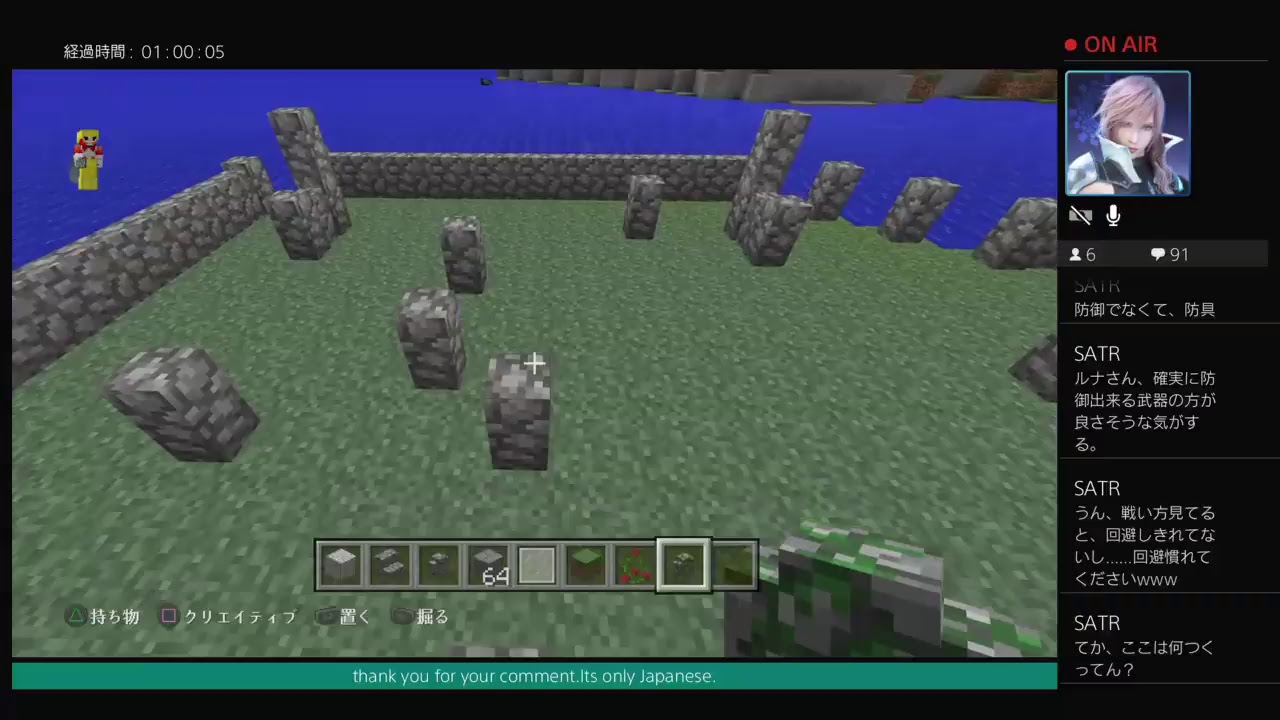
Task: Click the viewer count person icon
Action: click(1074, 254)
